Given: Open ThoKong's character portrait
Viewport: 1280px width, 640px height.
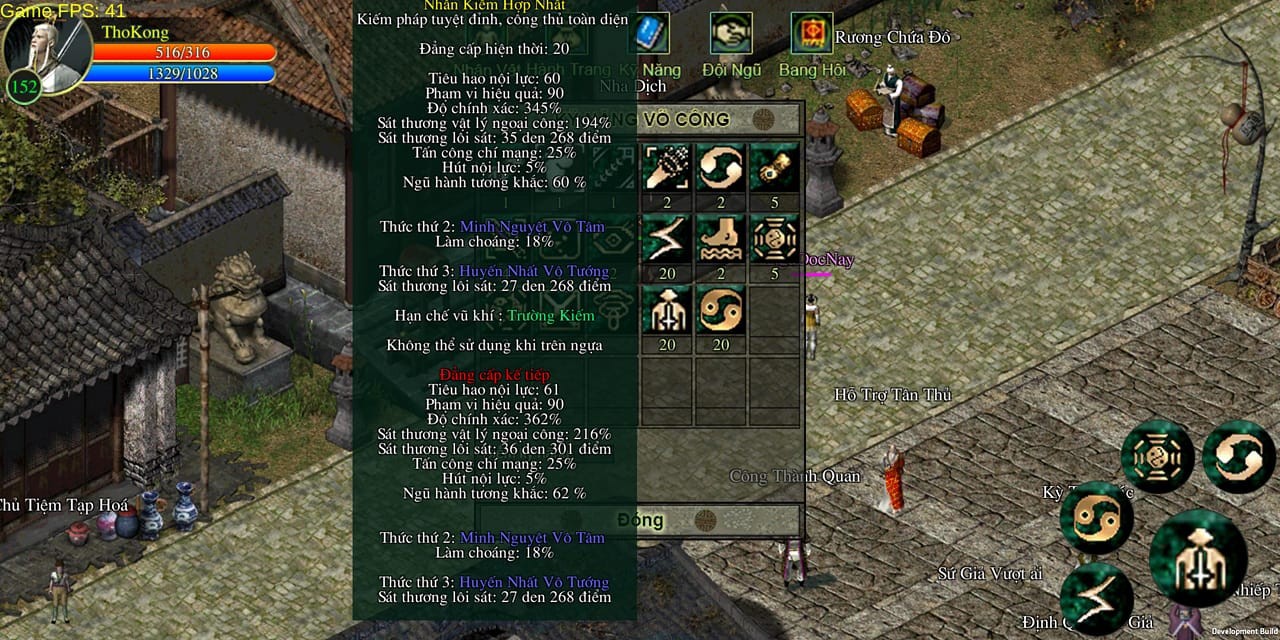Looking at the screenshot, I should 48,52.
